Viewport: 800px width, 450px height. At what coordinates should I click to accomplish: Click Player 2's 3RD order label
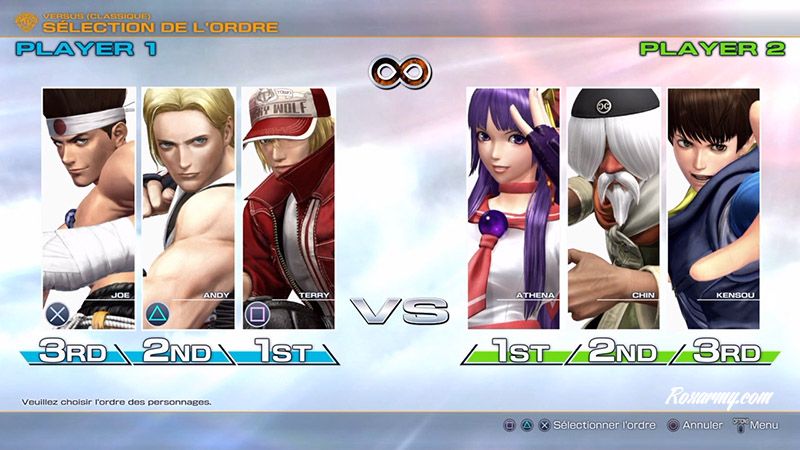coord(724,352)
